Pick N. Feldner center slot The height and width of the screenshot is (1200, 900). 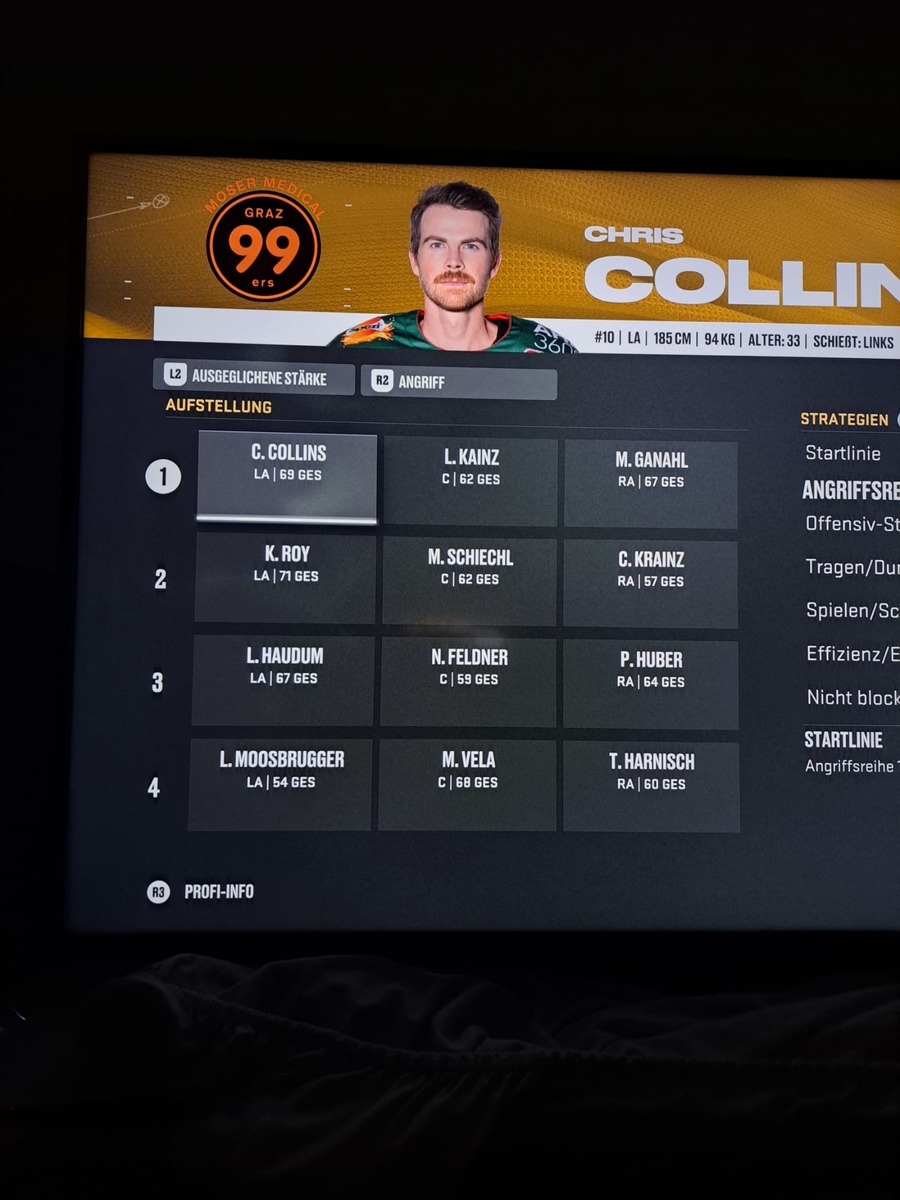coord(469,682)
